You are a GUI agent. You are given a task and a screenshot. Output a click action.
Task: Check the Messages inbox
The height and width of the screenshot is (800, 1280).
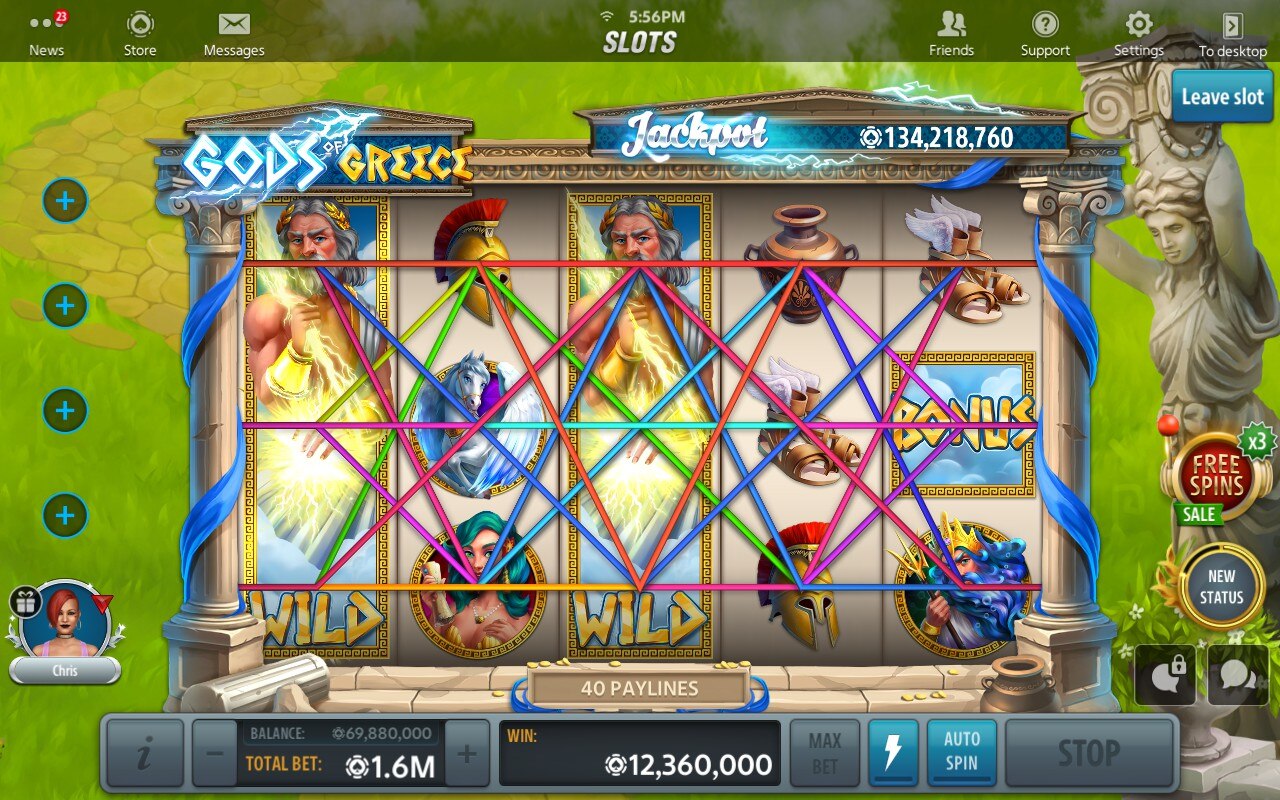tap(234, 34)
